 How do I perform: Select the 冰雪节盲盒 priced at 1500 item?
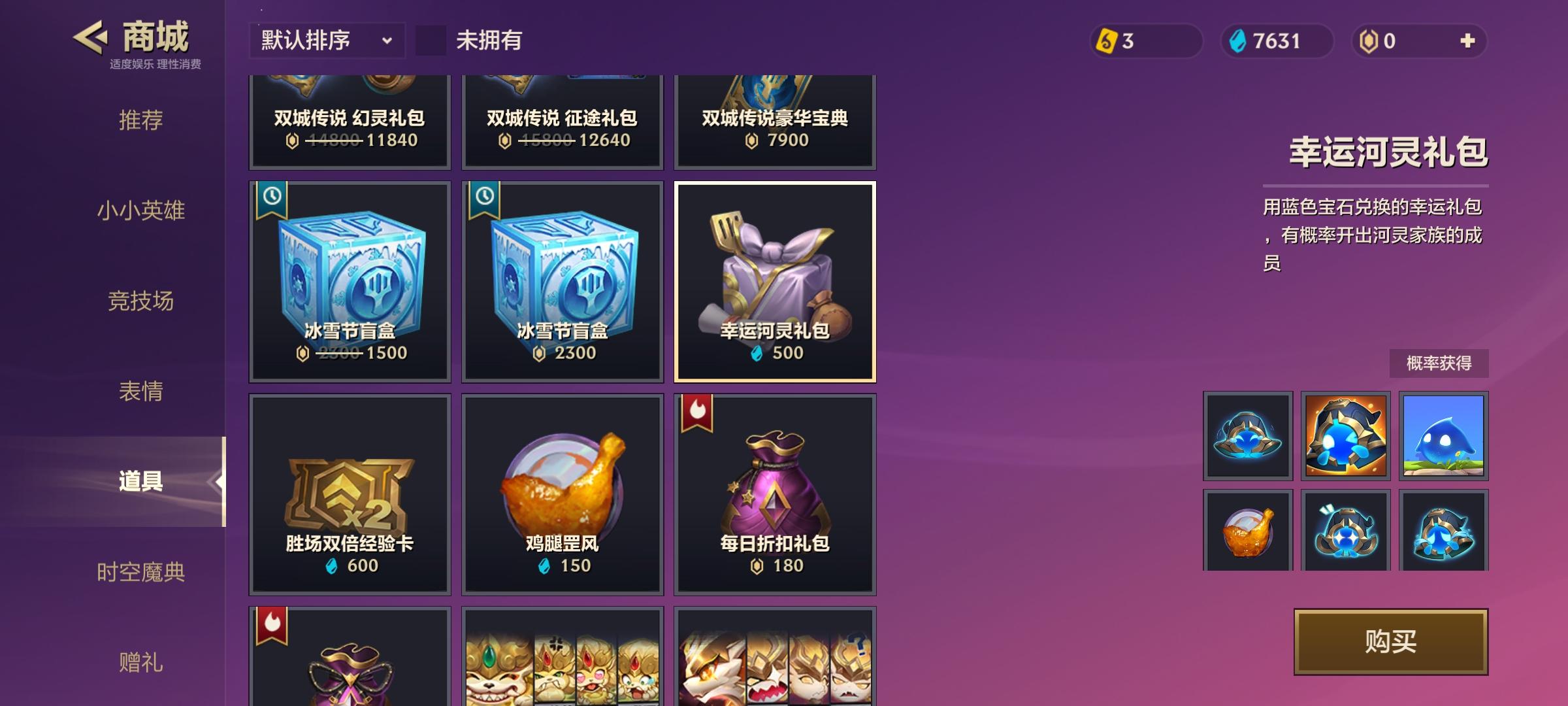[349, 281]
